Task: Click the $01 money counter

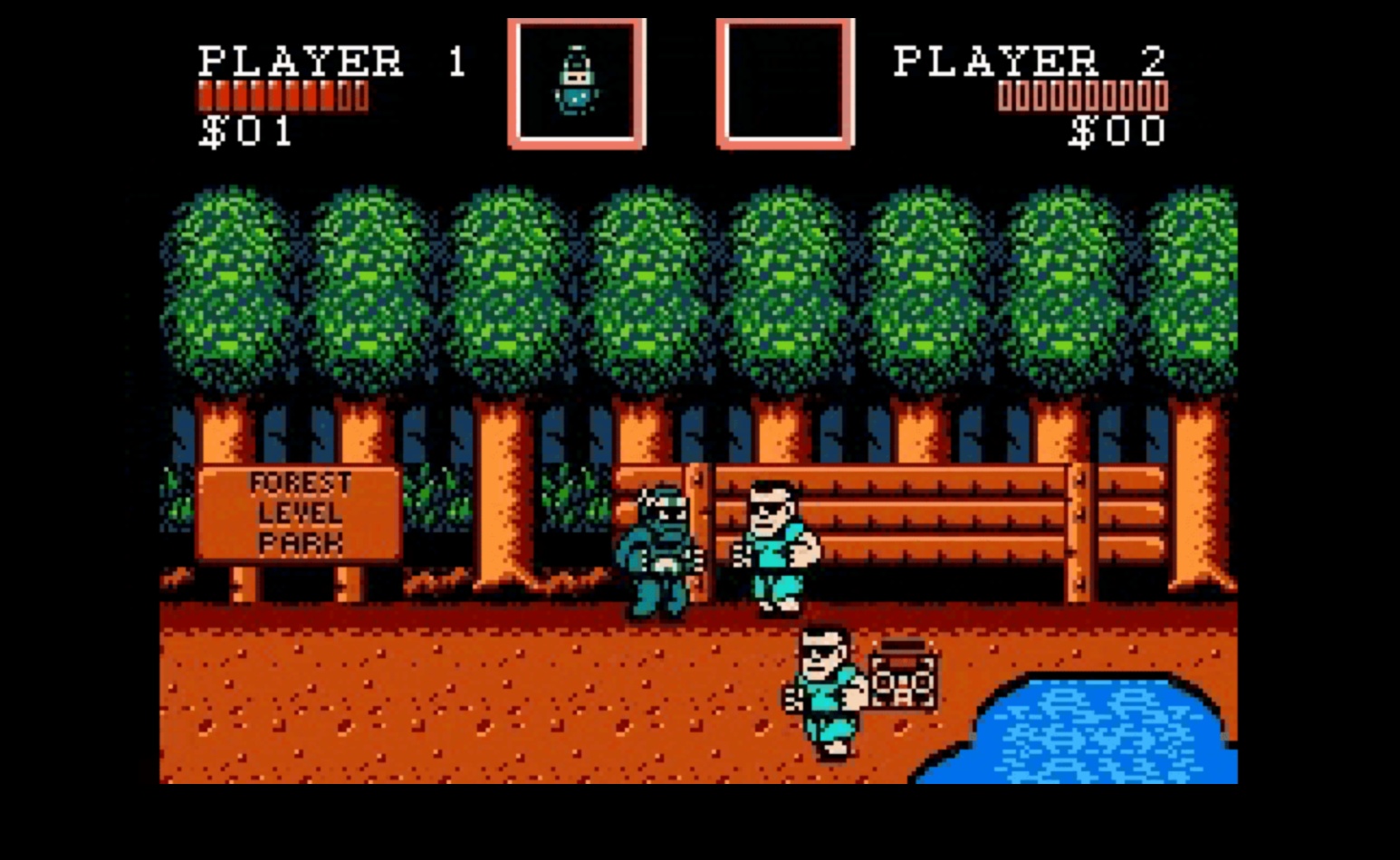Action: [245, 133]
